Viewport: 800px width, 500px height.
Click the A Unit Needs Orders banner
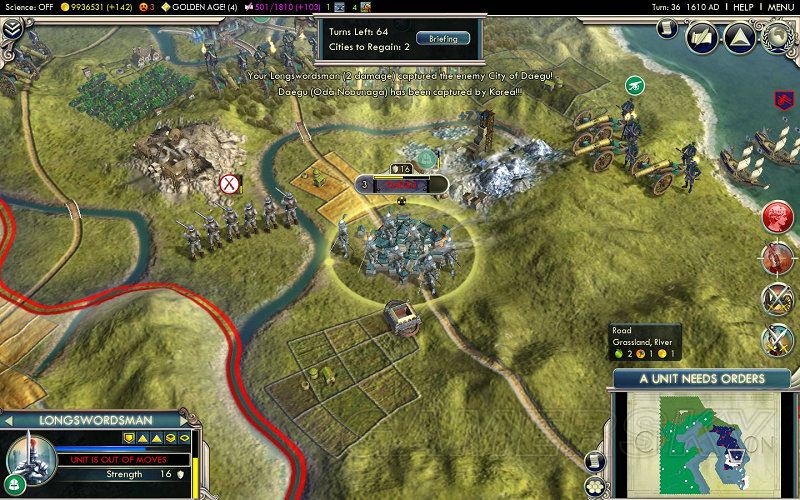pyautogui.click(x=701, y=379)
